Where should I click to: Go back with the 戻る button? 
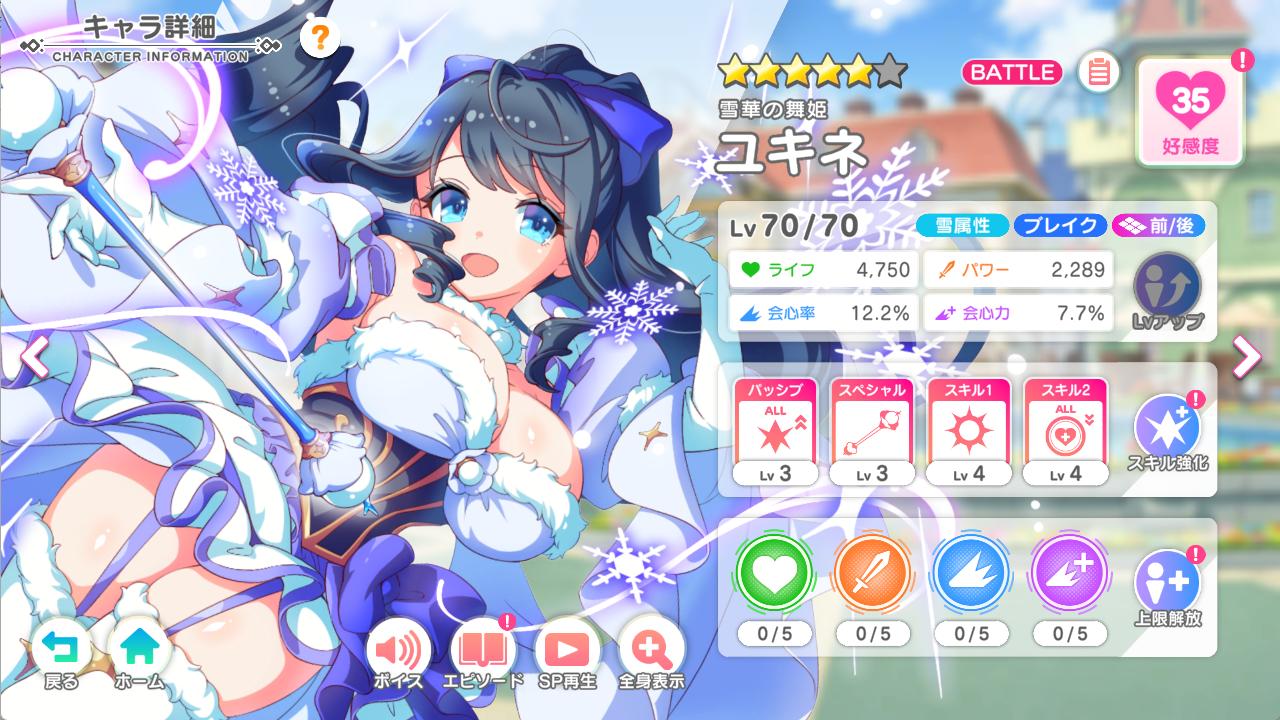62,656
